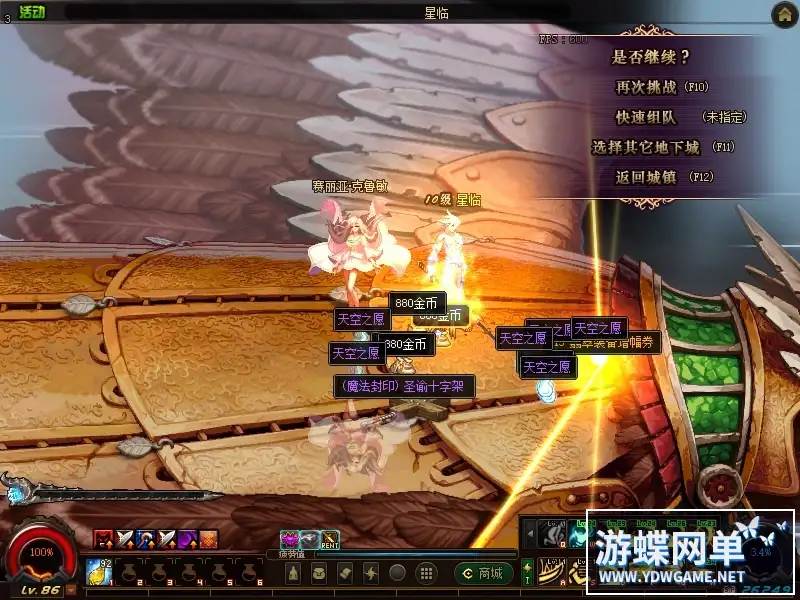
Task: Select the 快速组队 quick party option
Action: pyautogui.click(x=646, y=117)
